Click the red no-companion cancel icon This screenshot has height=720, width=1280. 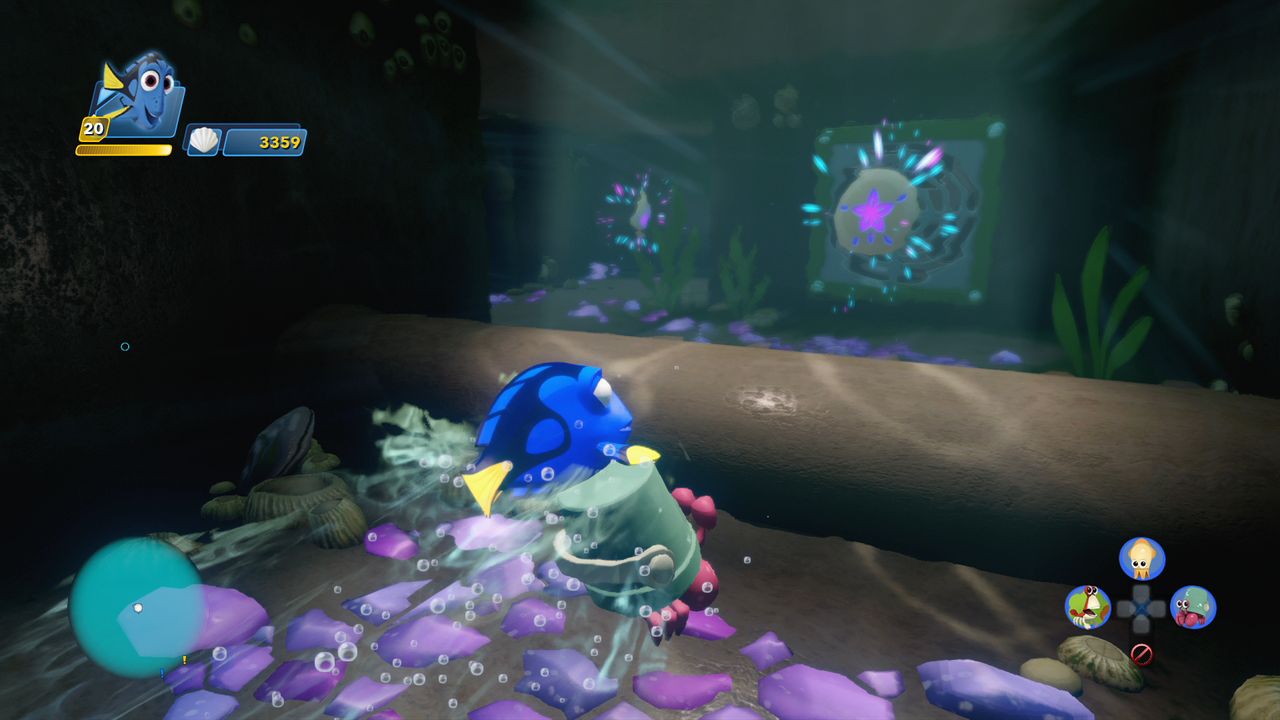(1141, 654)
